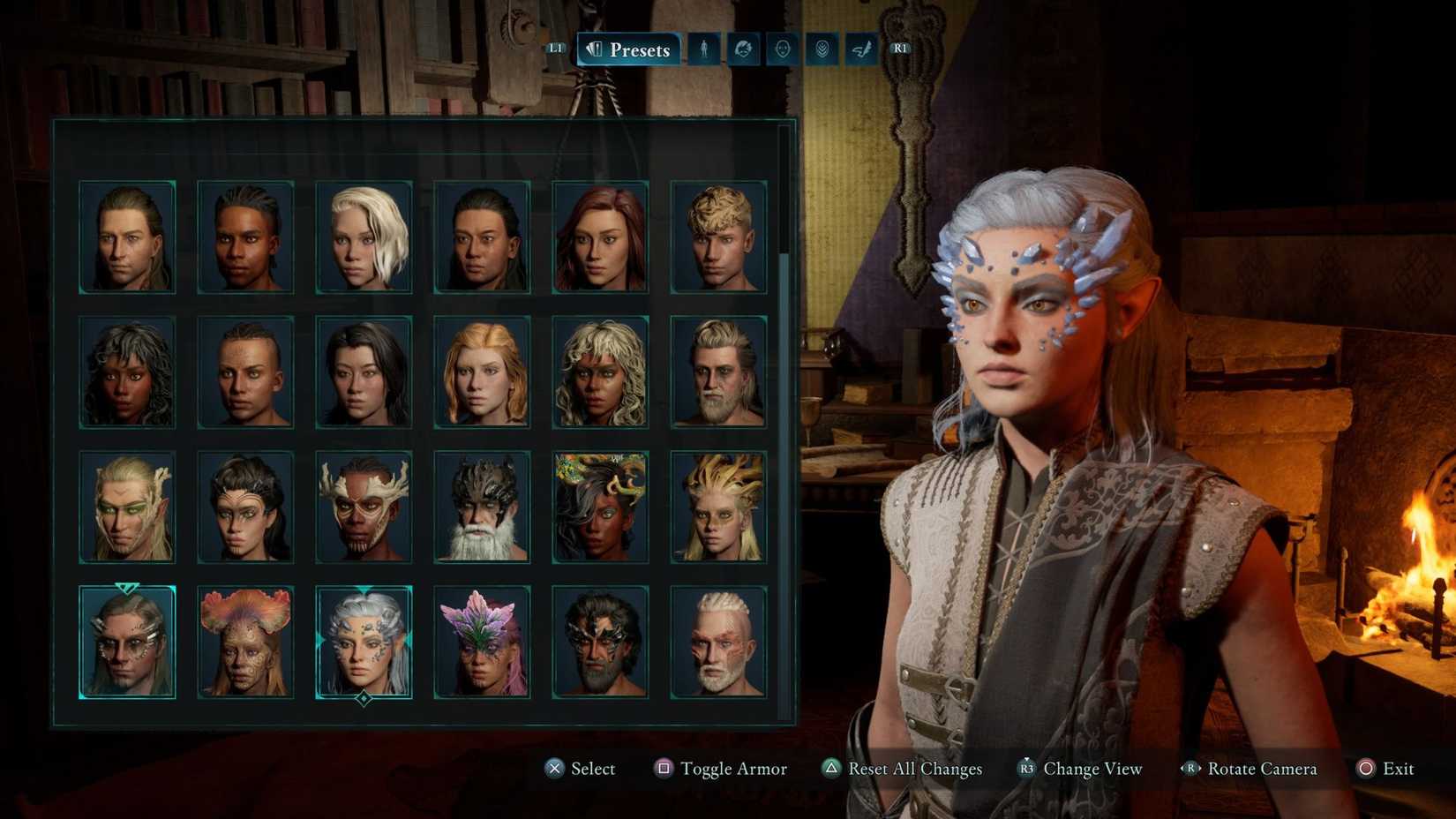
Task: Choose the blonde bob woman preset
Action: 364,237
